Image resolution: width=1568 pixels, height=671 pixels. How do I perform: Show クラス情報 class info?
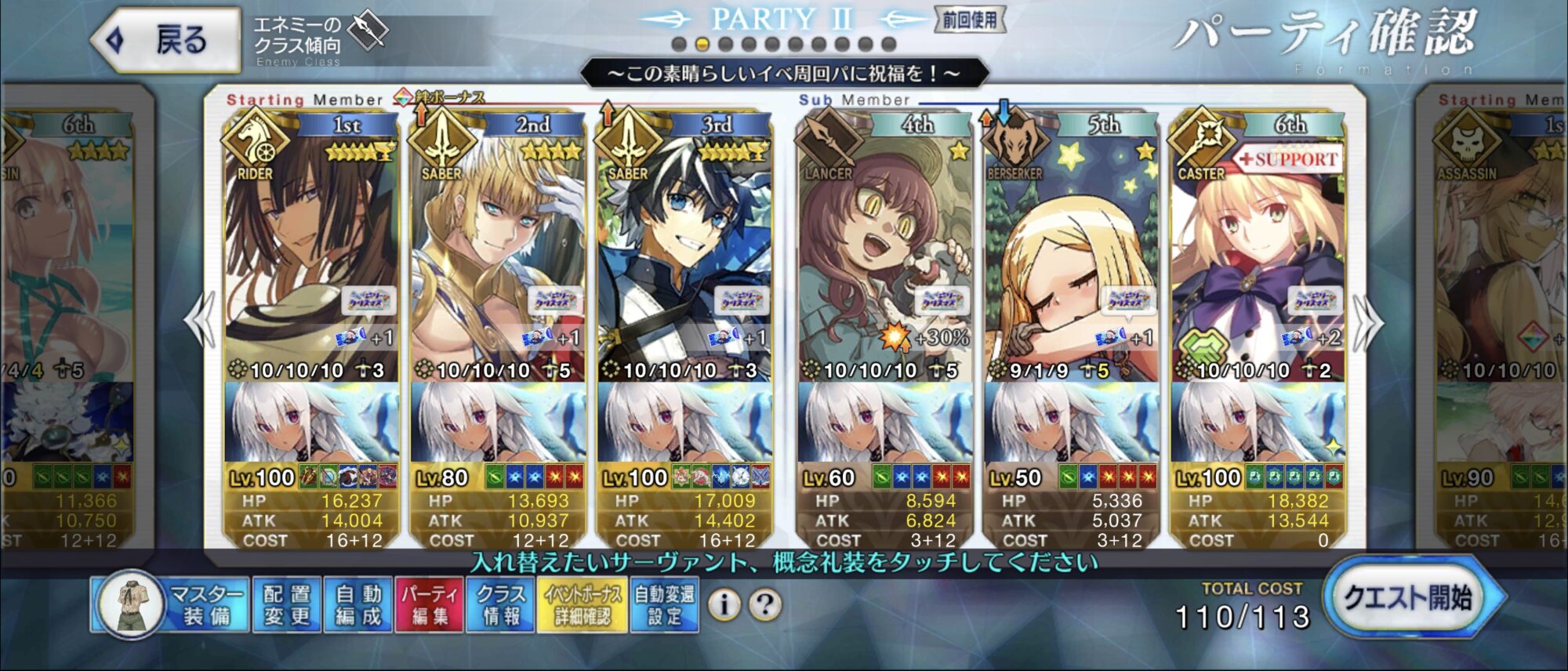tap(500, 604)
